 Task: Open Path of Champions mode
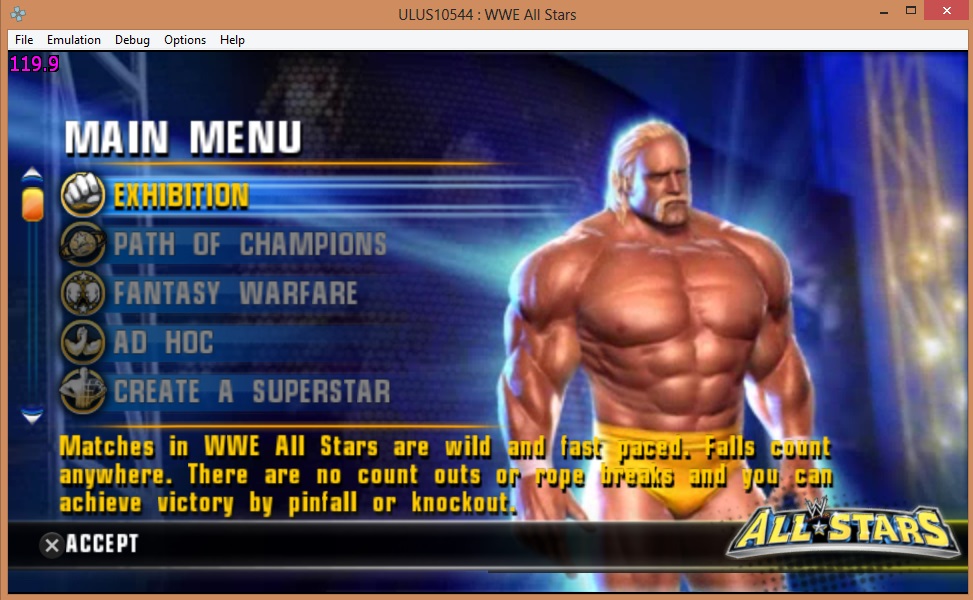[249, 244]
